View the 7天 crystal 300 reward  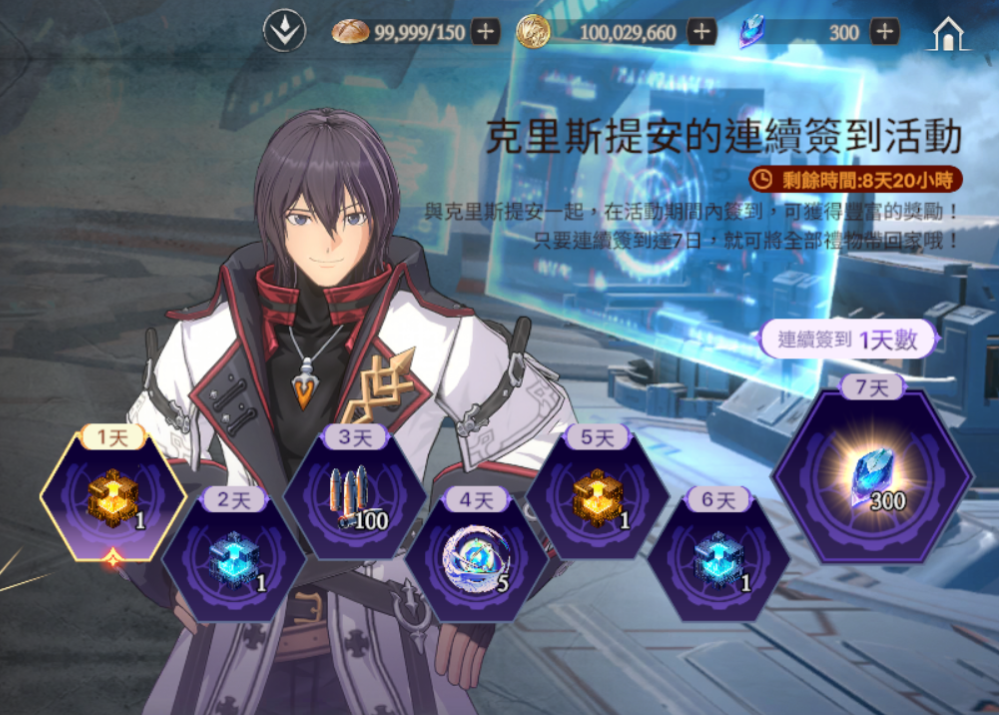click(872, 477)
